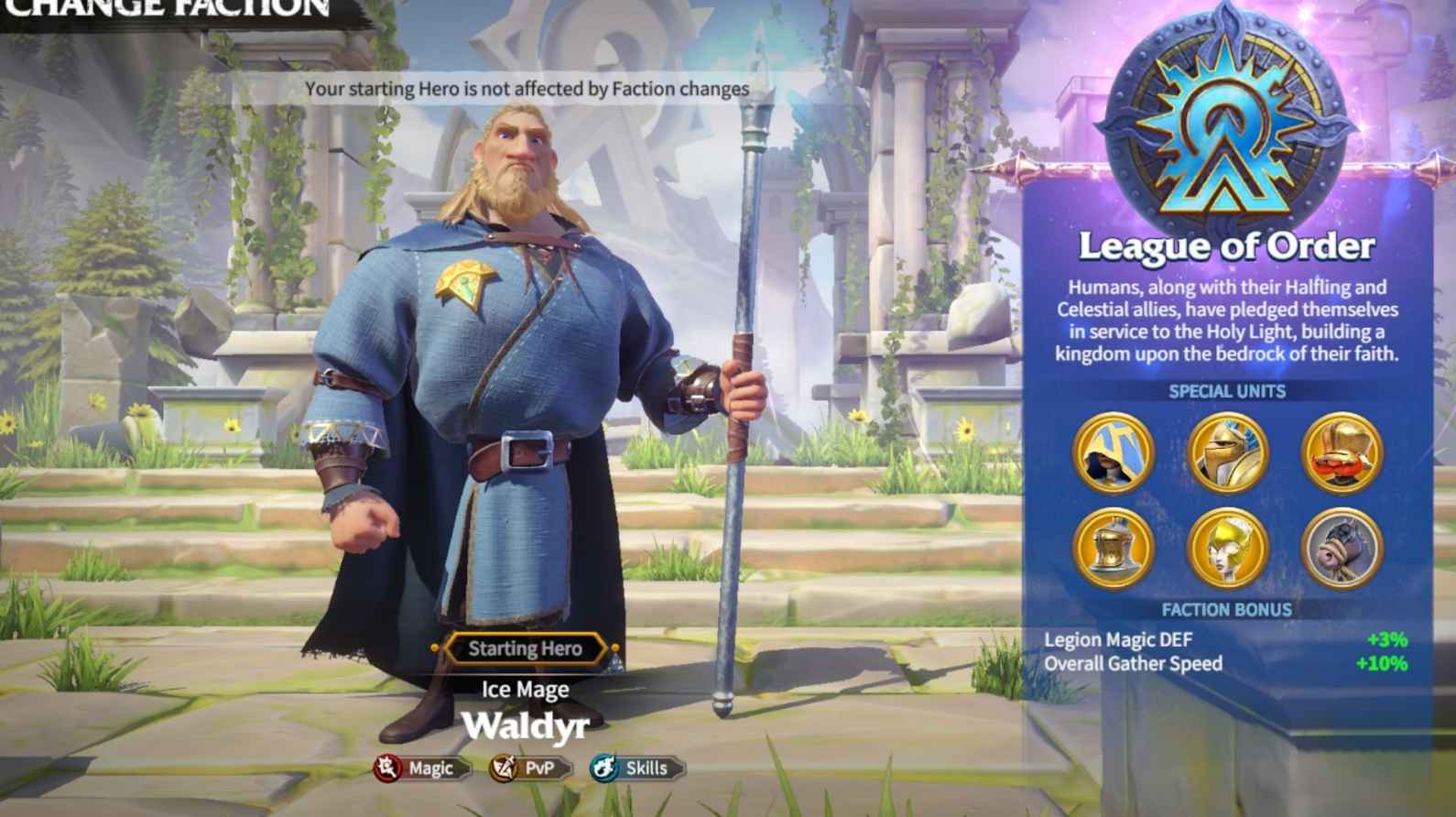Click the blue Skills attribute icon

point(605,768)
